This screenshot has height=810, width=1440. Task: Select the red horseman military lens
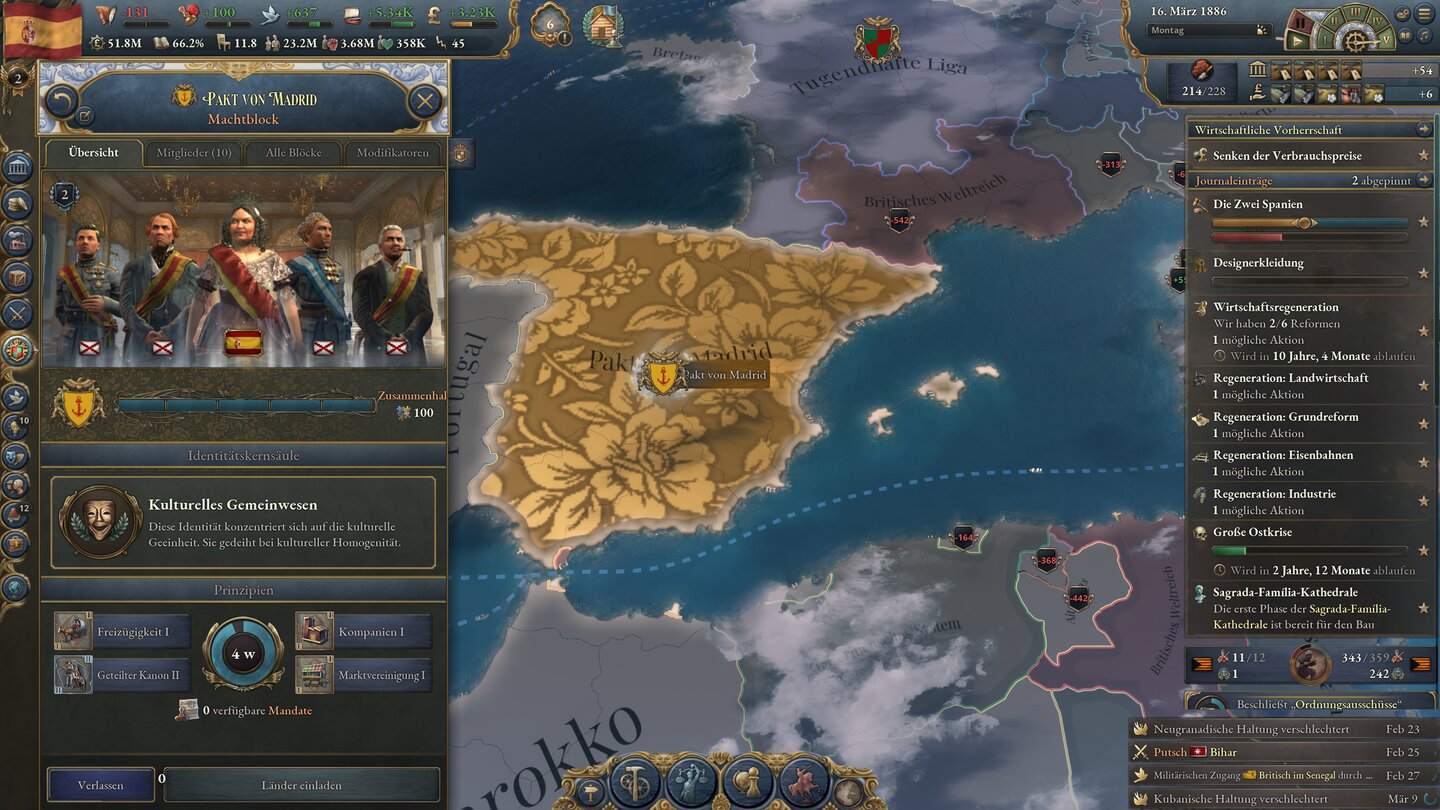pyautogui.click(x=804, y=780)
